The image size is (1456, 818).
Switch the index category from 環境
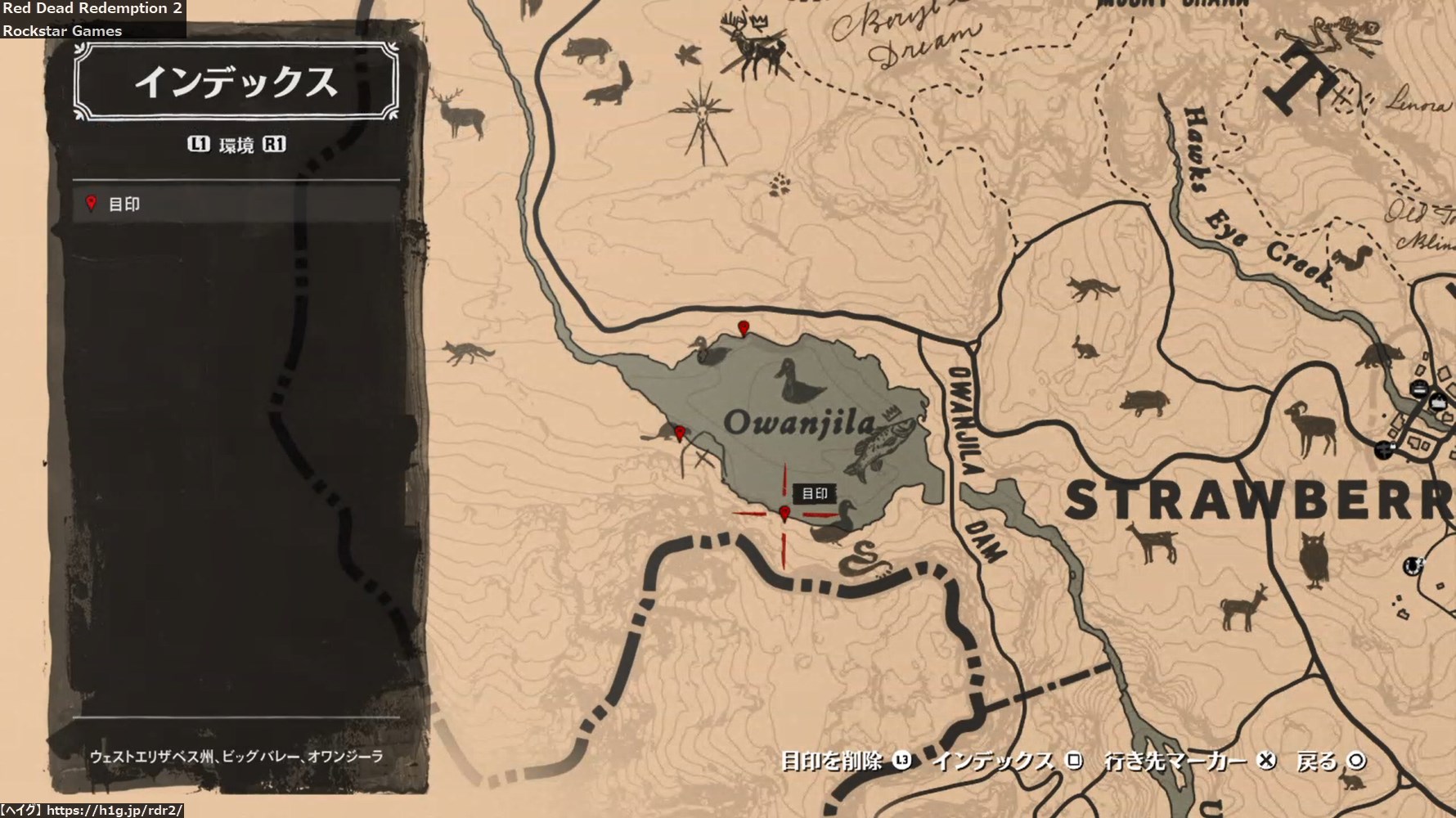tap(236, 145)
